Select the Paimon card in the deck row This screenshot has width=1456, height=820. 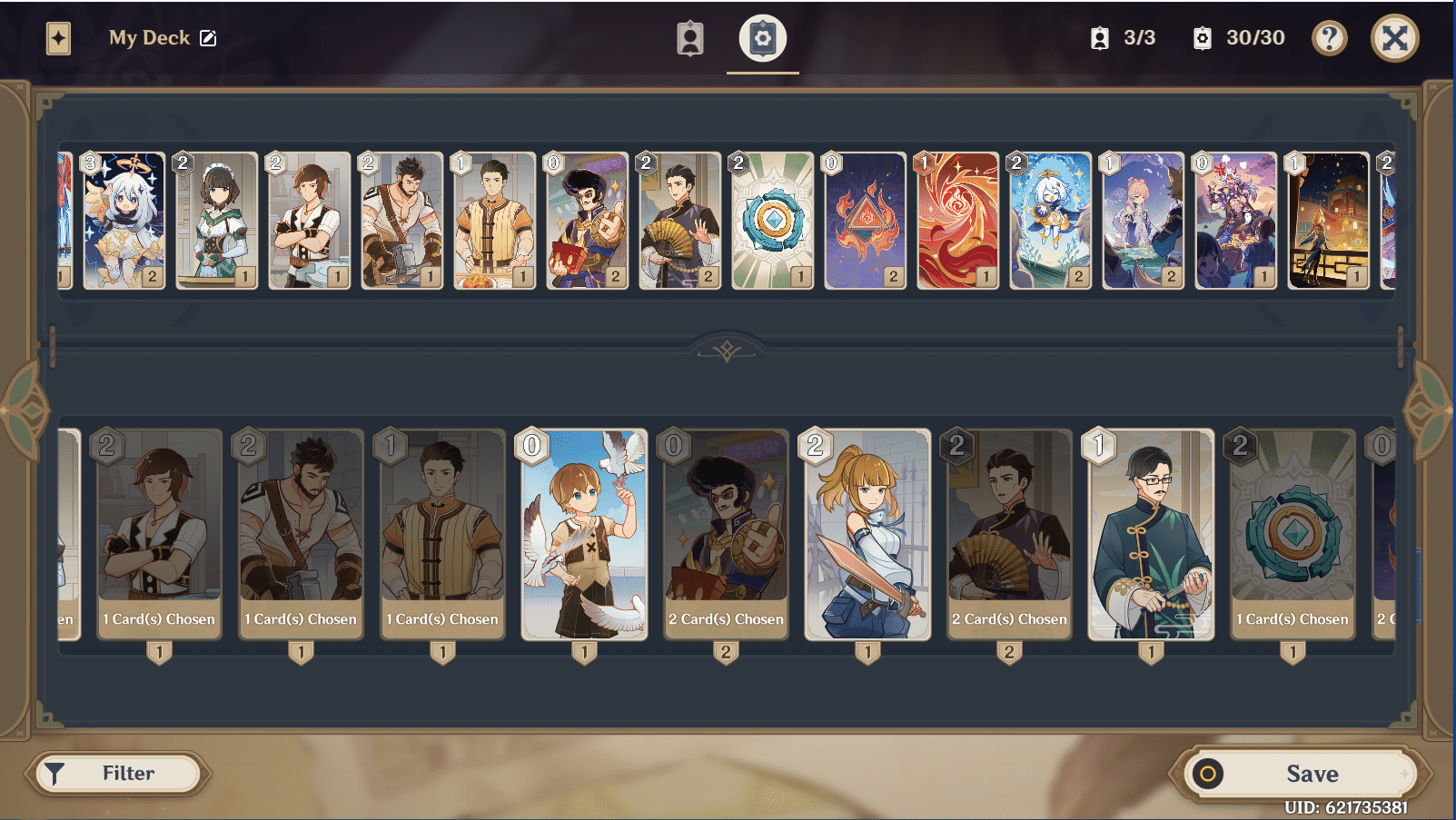[x=124, y=219]
